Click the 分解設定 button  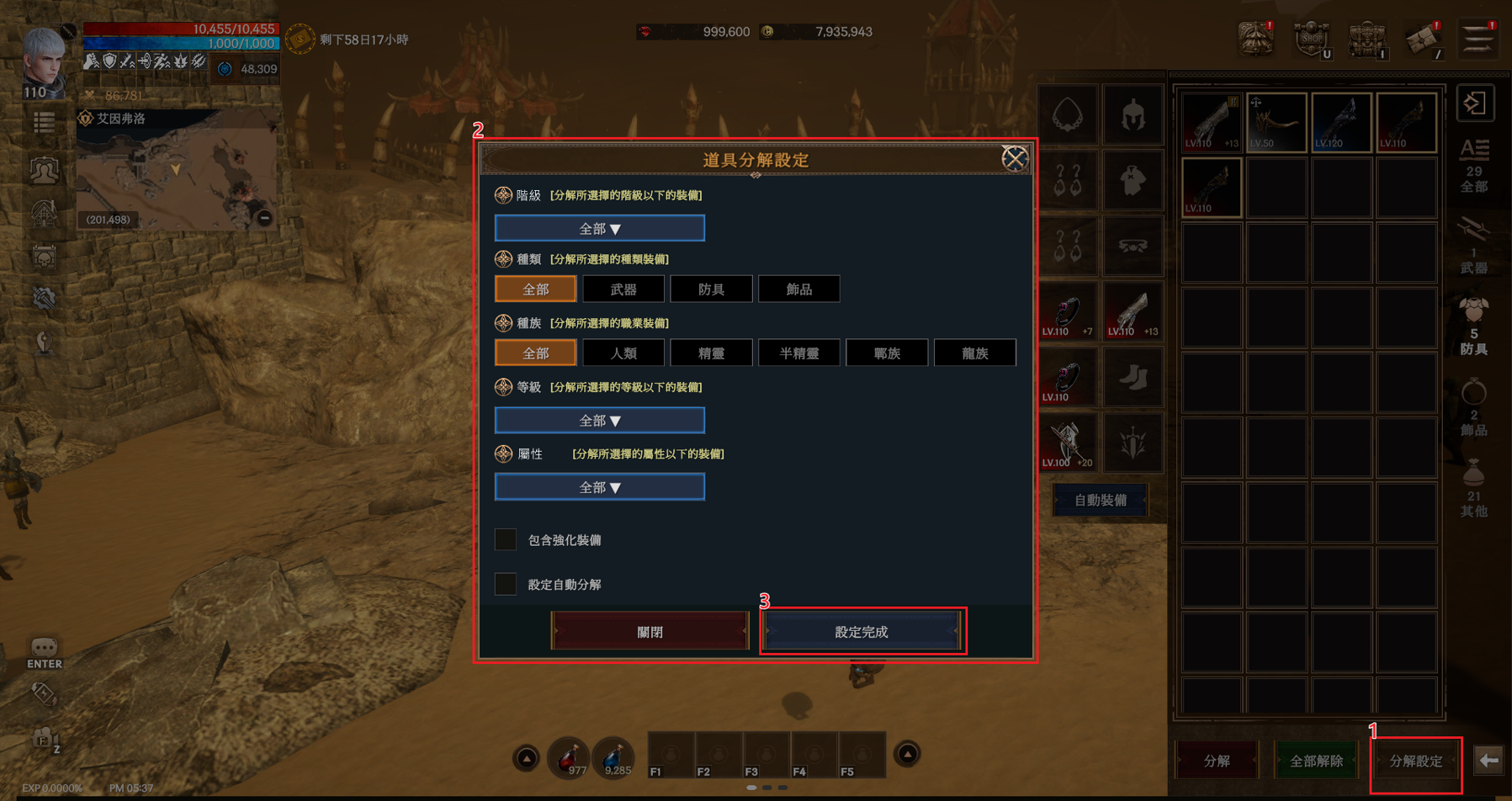point(1415,761)
